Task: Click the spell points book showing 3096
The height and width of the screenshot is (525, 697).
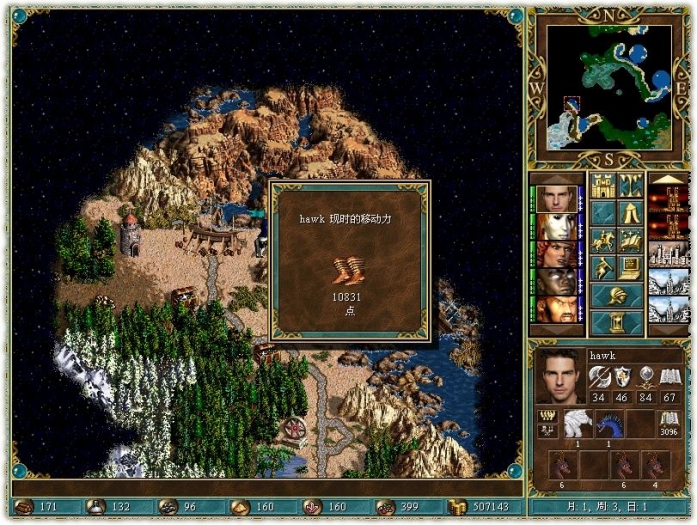Action: [x=668, y=423]
